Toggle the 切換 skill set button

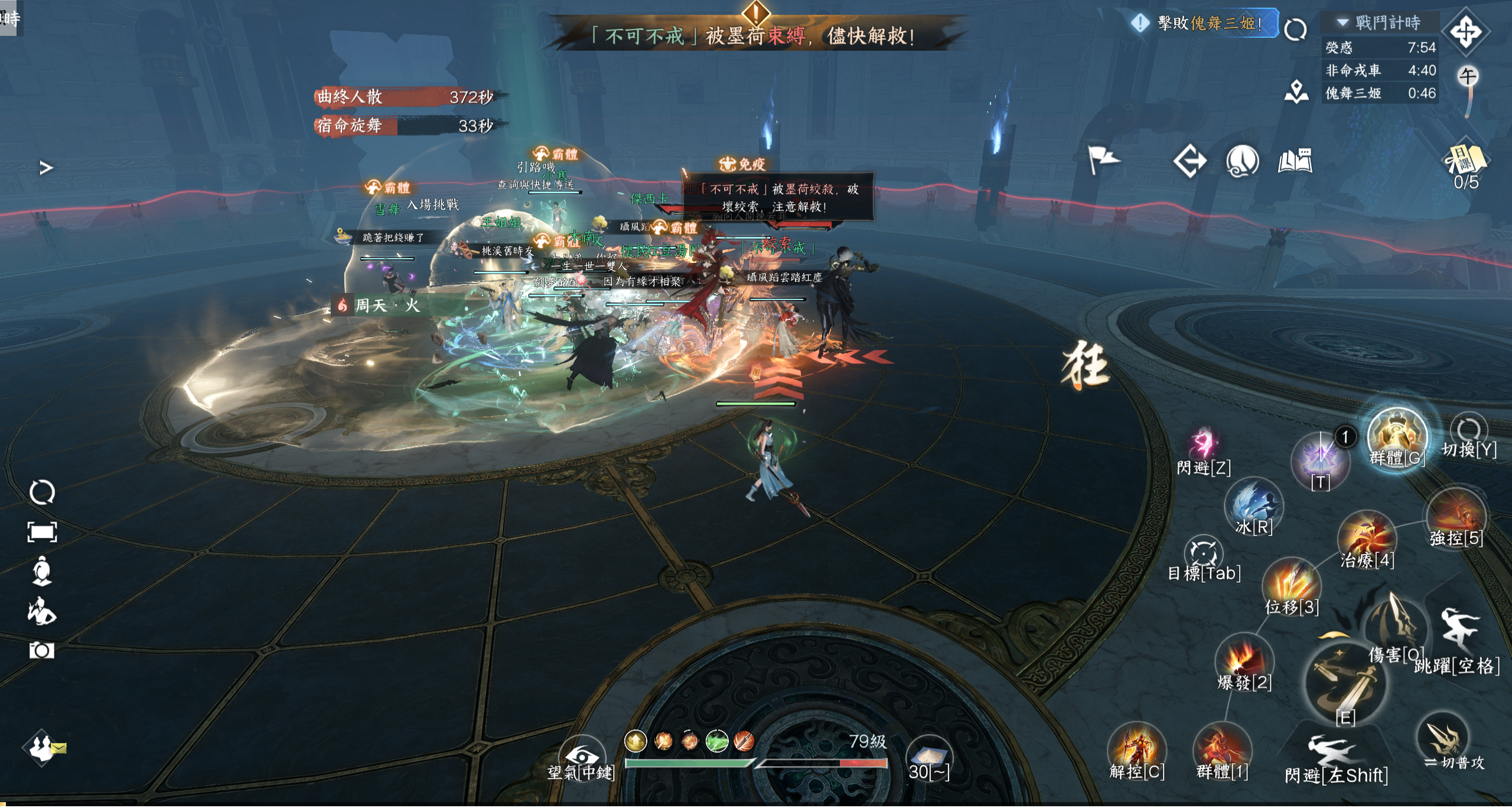click(1468, 431)
